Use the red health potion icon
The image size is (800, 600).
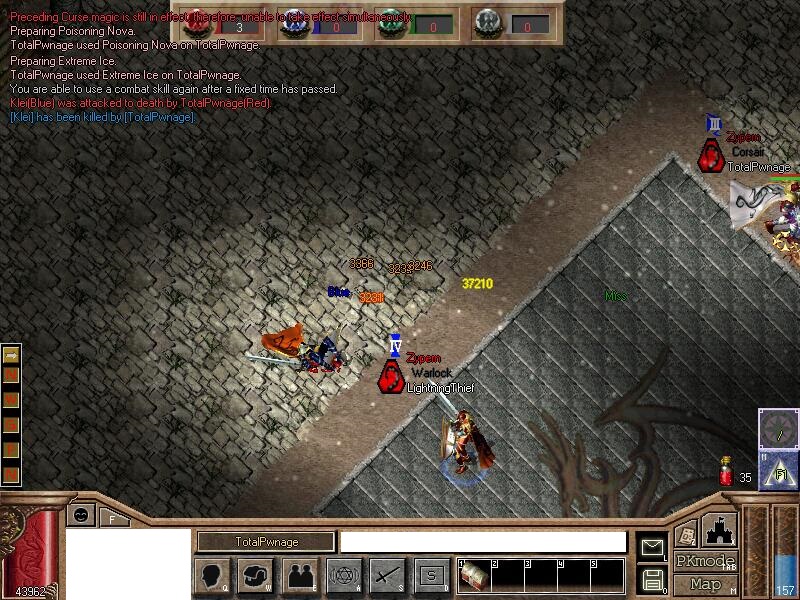click(726, 472)
